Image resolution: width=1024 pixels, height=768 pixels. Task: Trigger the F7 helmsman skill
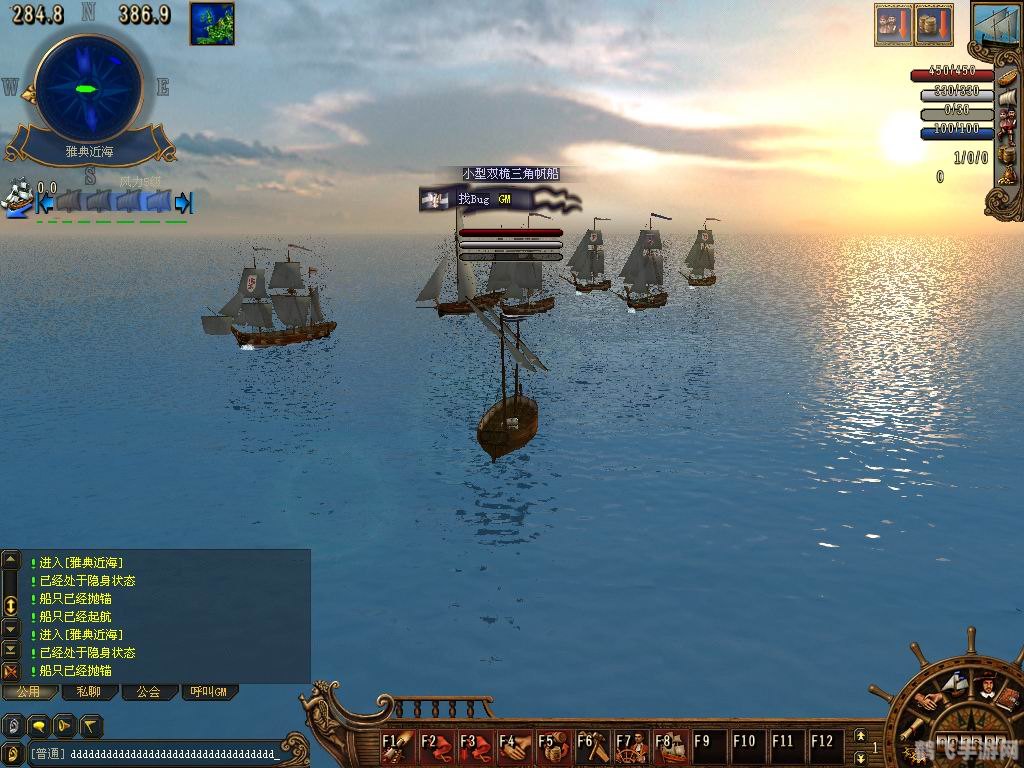coord(632,746)
